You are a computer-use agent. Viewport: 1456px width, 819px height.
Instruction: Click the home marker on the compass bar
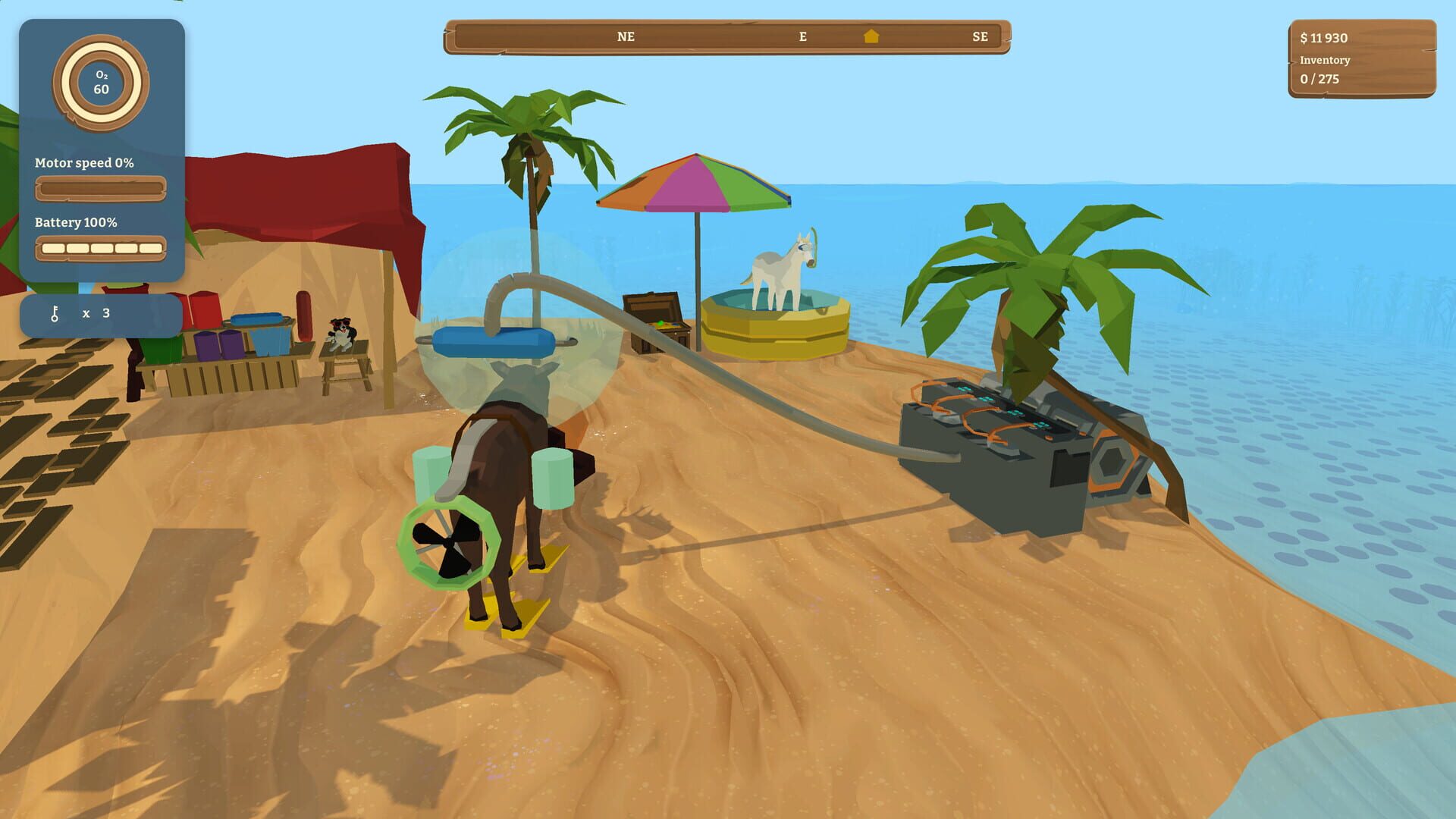[872, 35]
